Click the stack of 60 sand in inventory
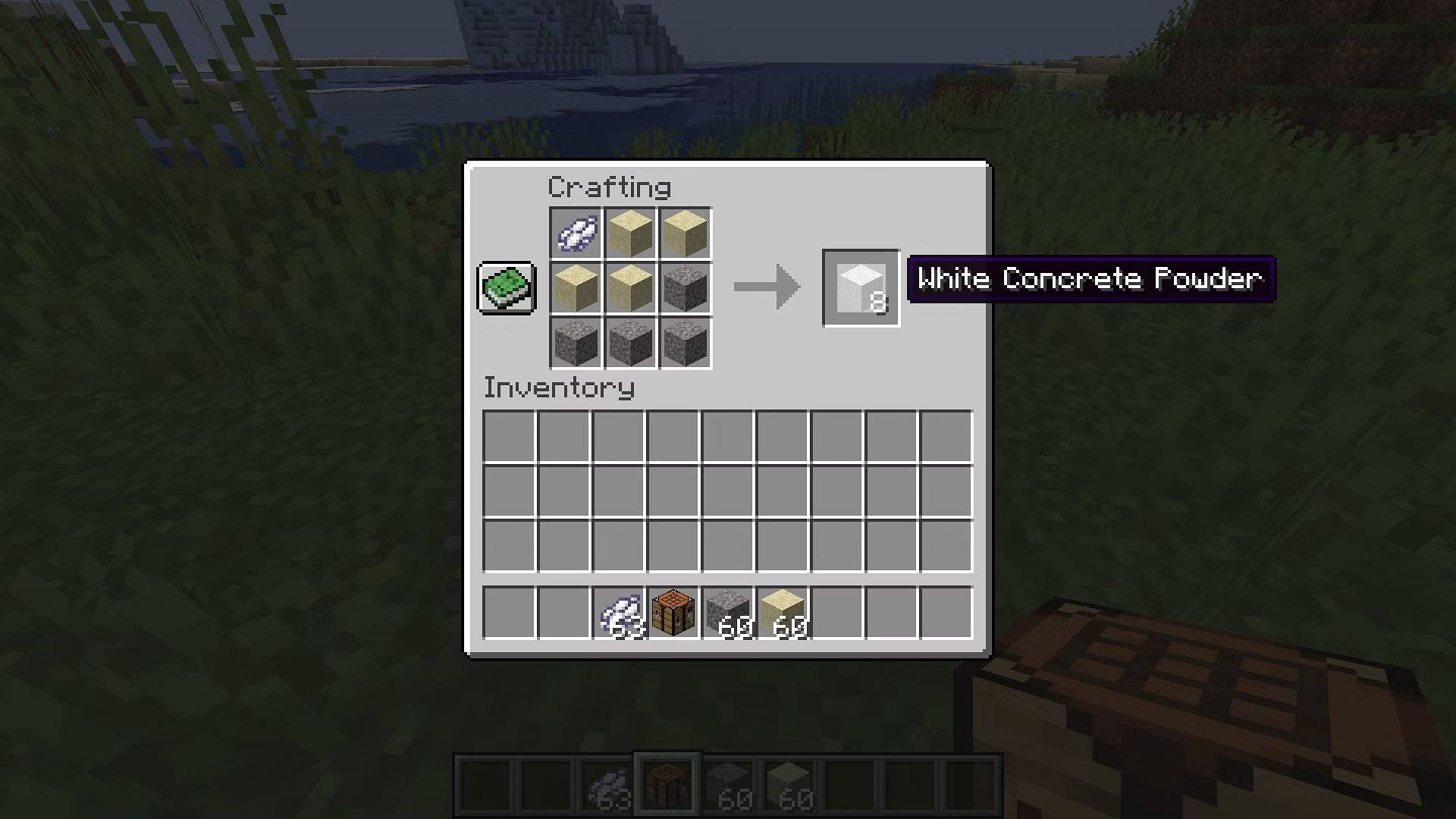The height and width of the screenshot is (819, 1456). pyautogui.click(x=784, y=613)
